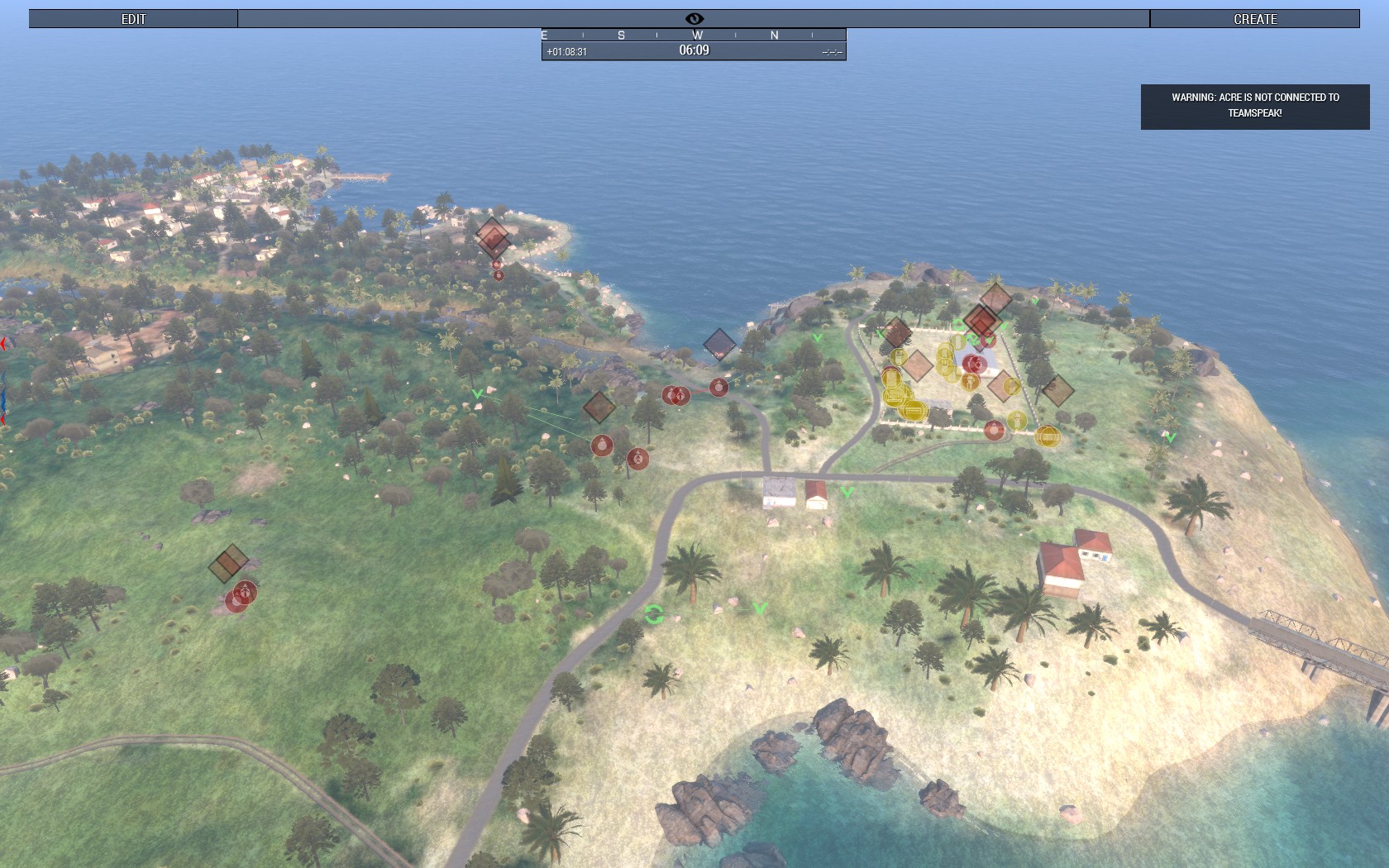Screen dimensions: 1389x868
Task: Open the EDIT panel
Action: click(133, 19)
